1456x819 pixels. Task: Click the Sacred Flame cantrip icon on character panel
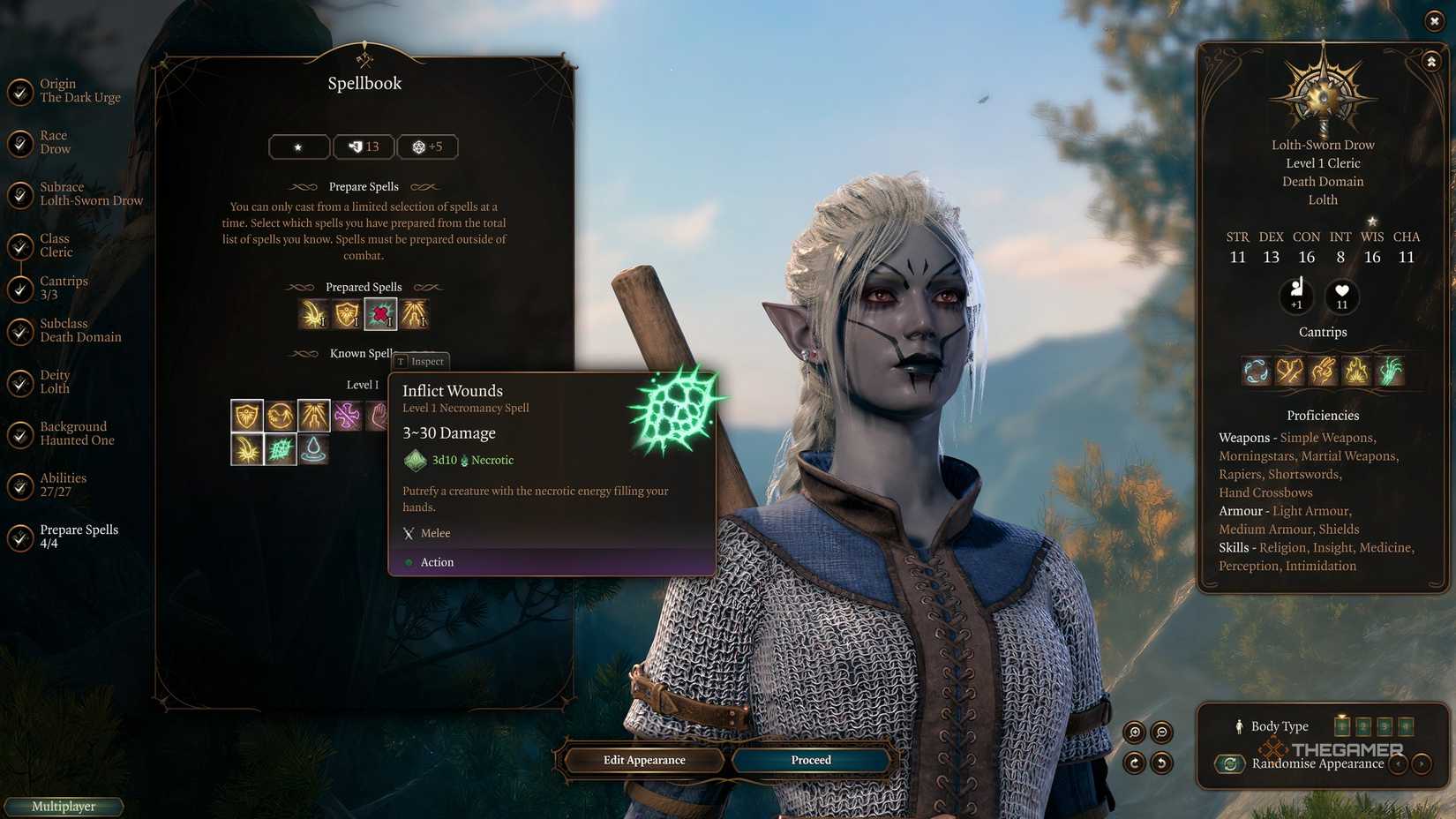pos(1356,372)
